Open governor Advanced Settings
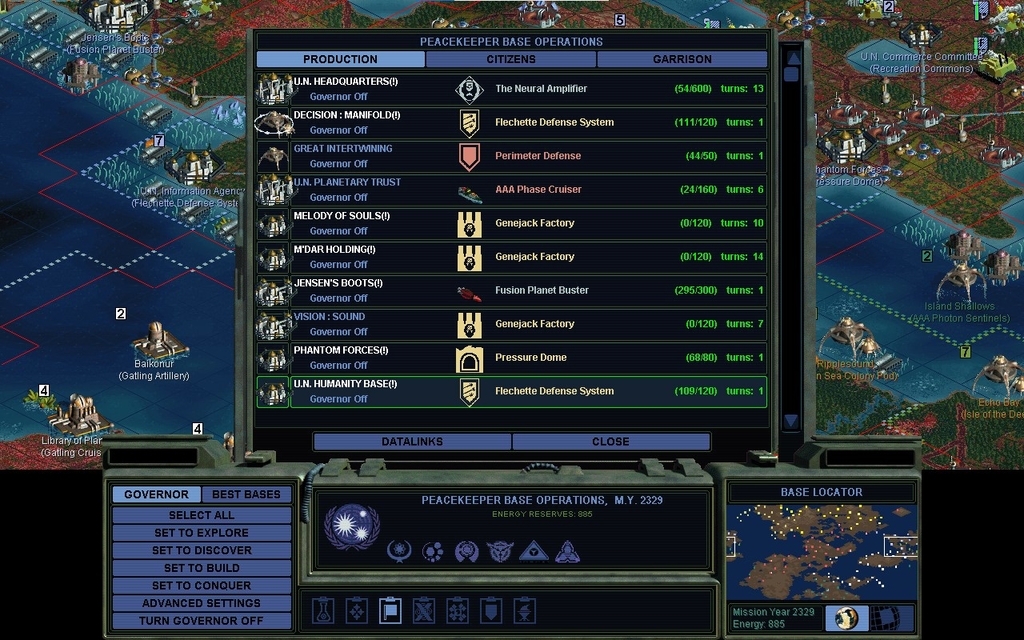Screen dimensions: 1024x640 pyautogui.click(x=201, y=603)
